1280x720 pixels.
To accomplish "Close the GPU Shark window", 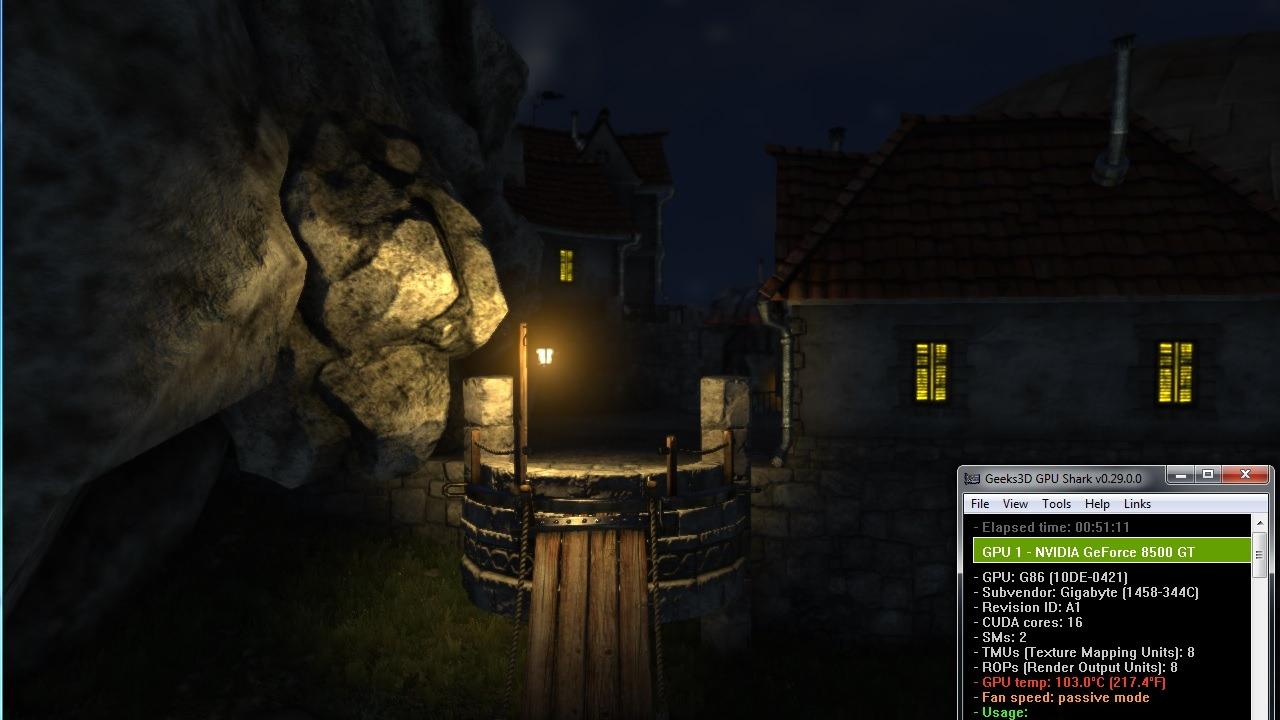I will (1245, 475).
